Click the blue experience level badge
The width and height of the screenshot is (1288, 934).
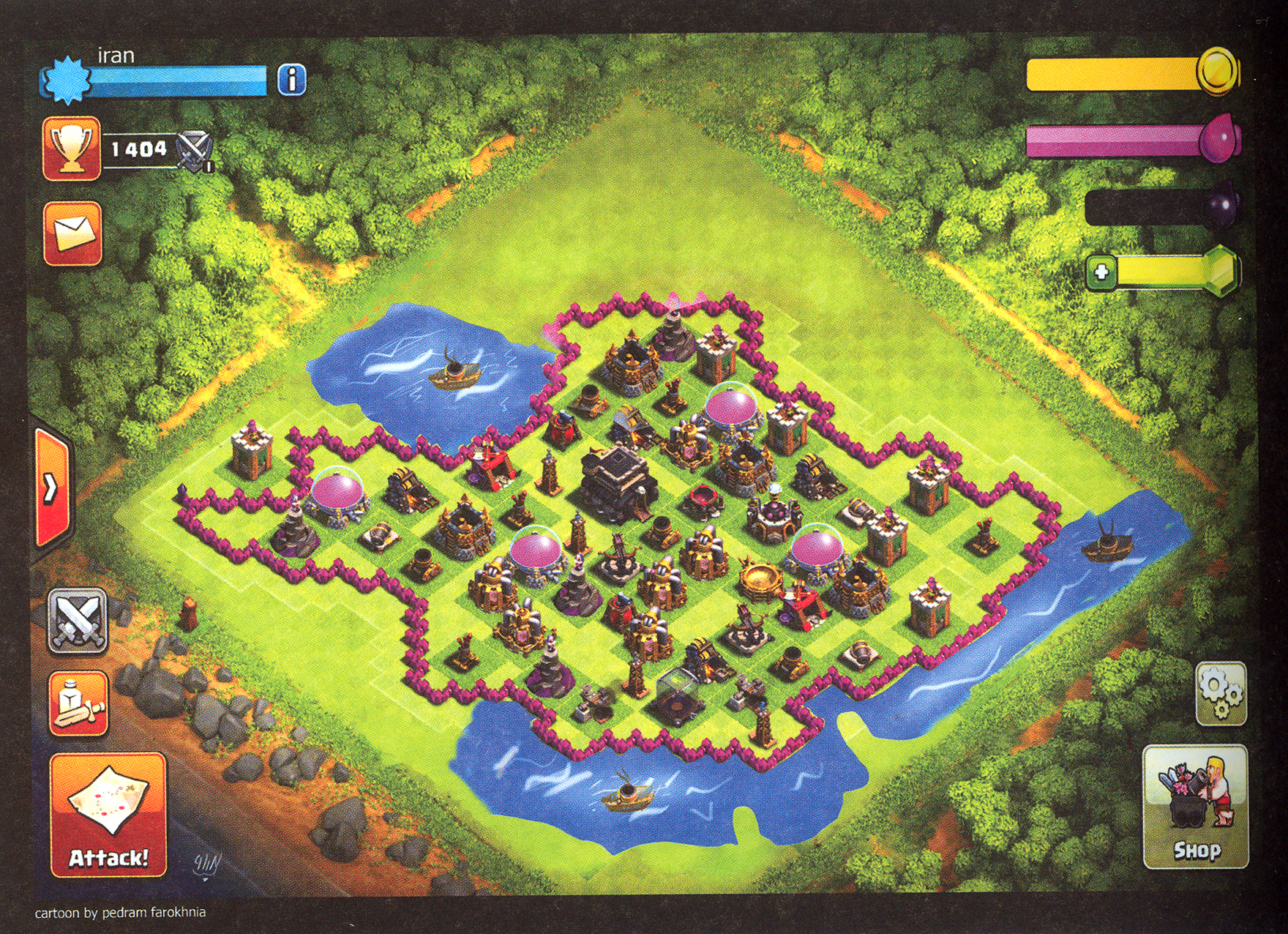[66, 80]
